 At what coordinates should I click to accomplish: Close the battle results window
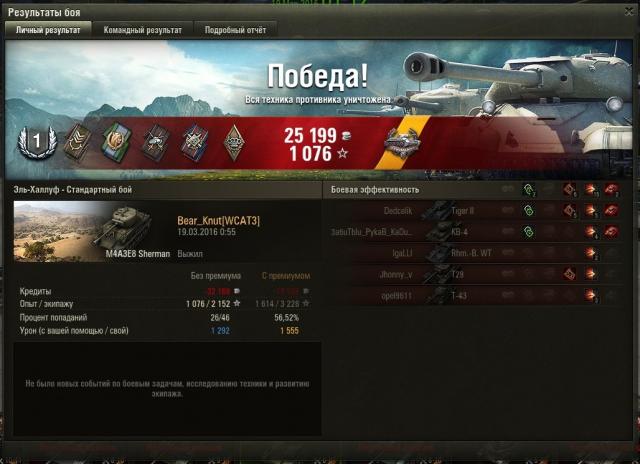coord(629,11)
